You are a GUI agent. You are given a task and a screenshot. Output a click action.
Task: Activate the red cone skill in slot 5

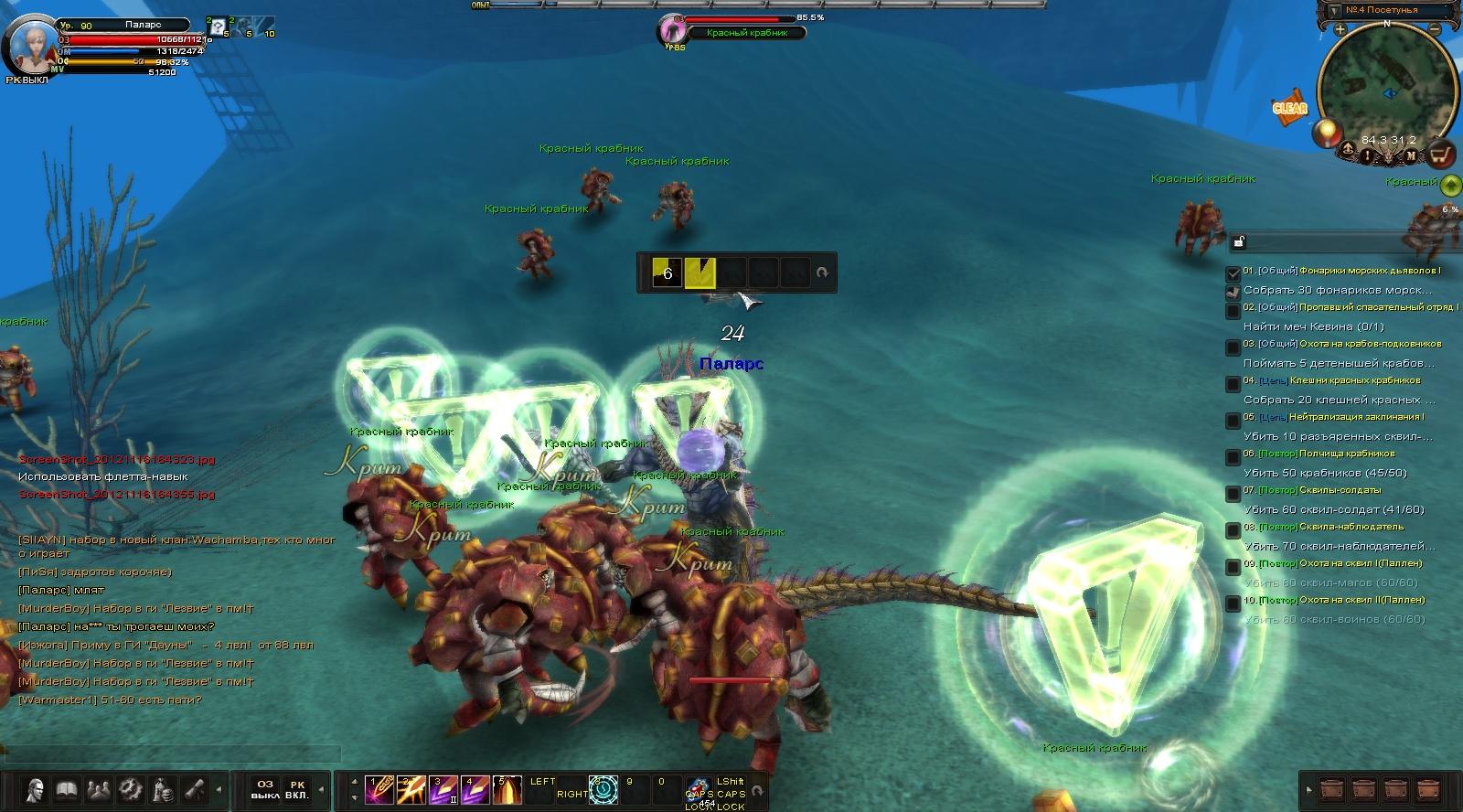click(x=507, y=788)
